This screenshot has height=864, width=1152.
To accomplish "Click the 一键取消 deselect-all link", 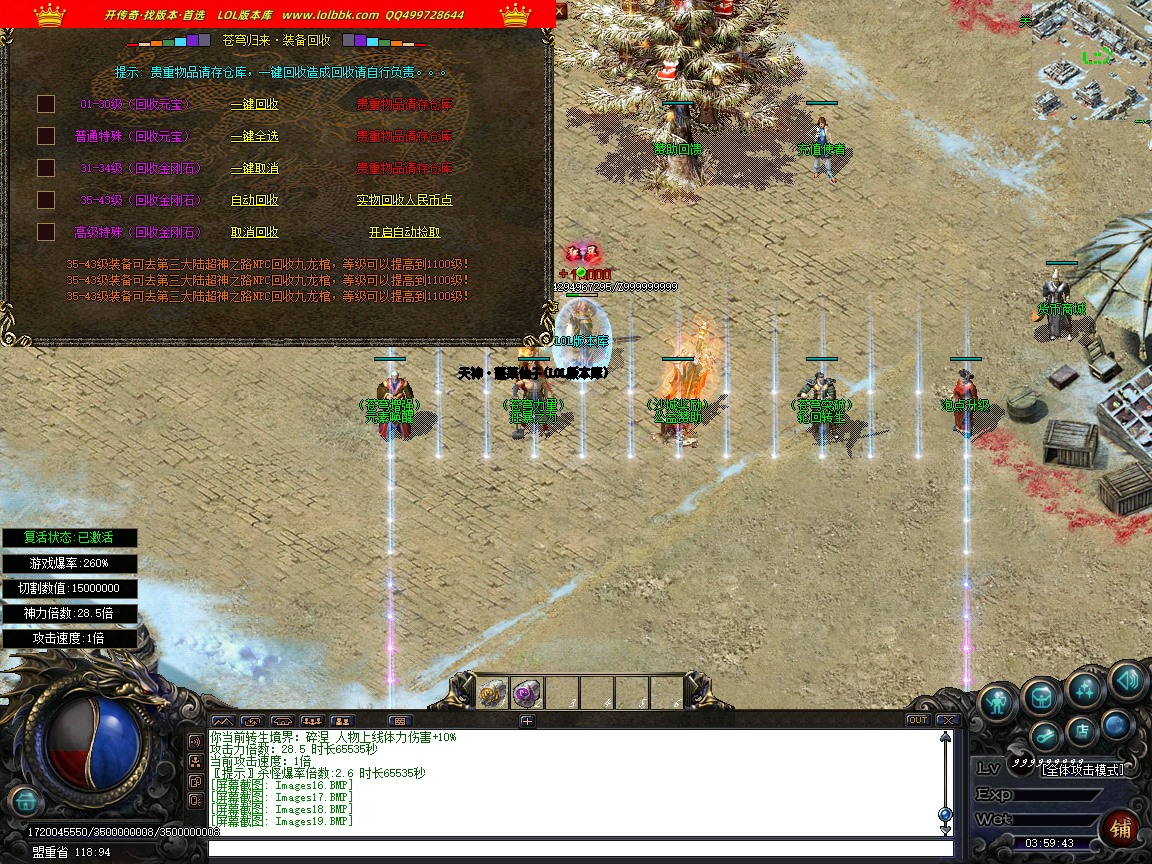I will pyautogui.click(x=254, y=168).
